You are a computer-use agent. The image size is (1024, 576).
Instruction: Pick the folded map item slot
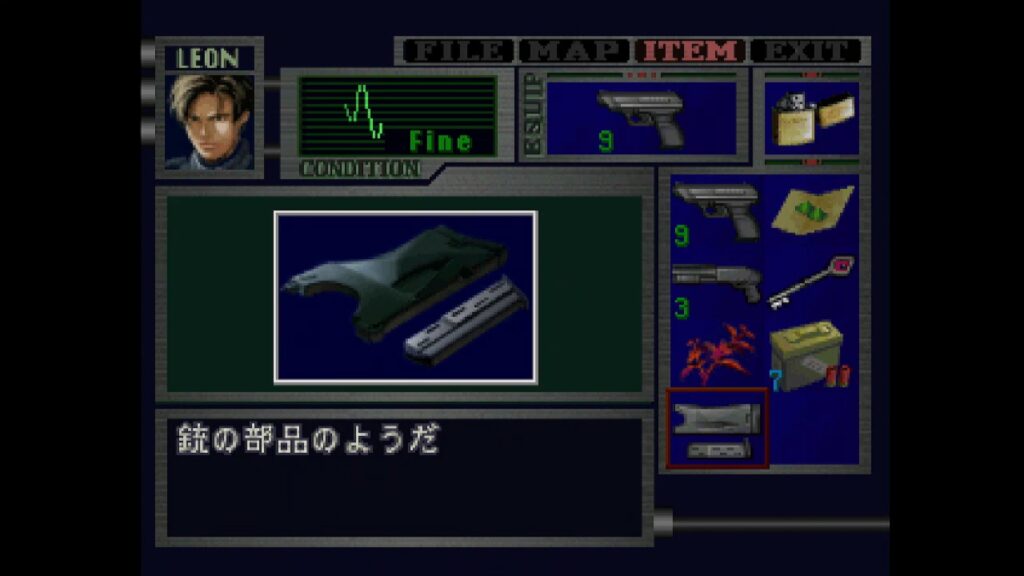point(812,212)
